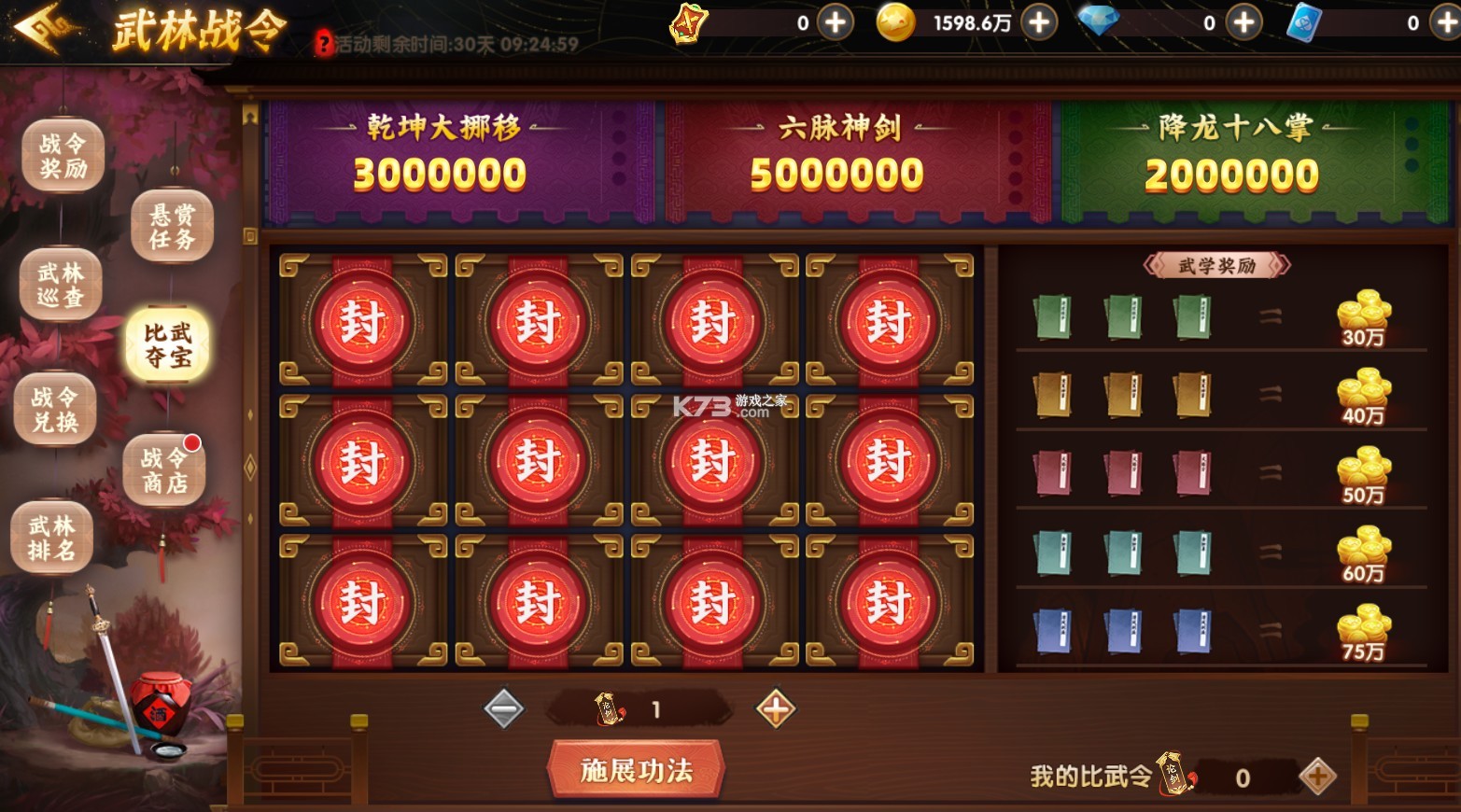Select the 战令奖励 lantern

(x=61, y=154)
